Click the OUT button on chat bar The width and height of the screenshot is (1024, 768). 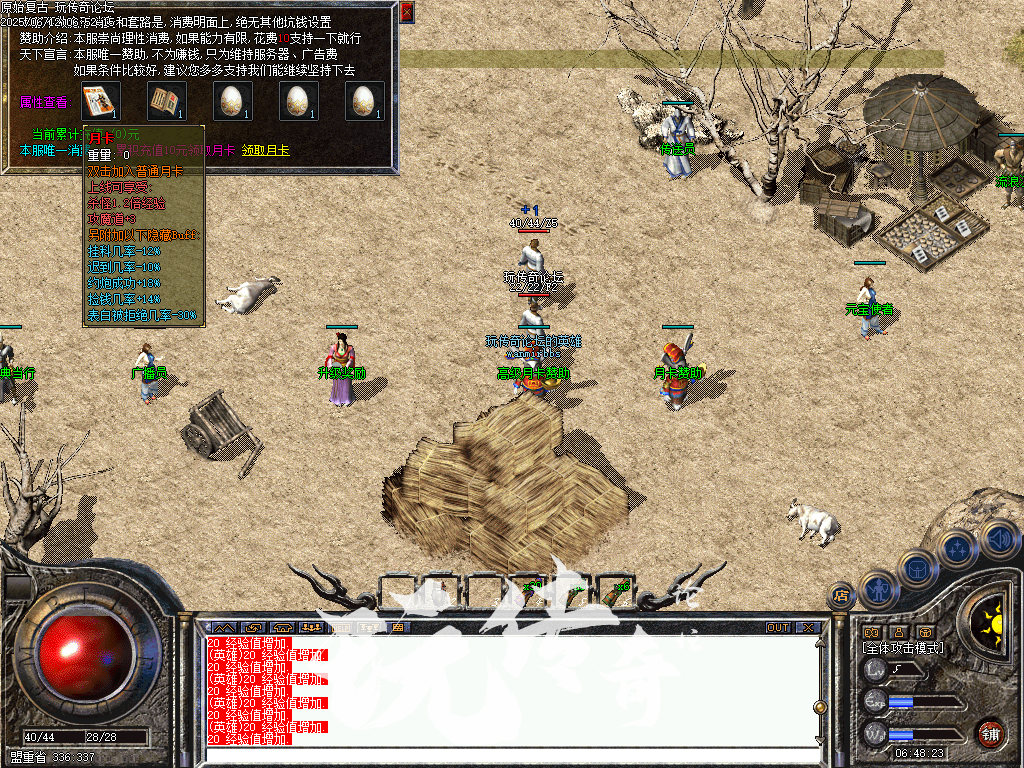click(777, 628)
